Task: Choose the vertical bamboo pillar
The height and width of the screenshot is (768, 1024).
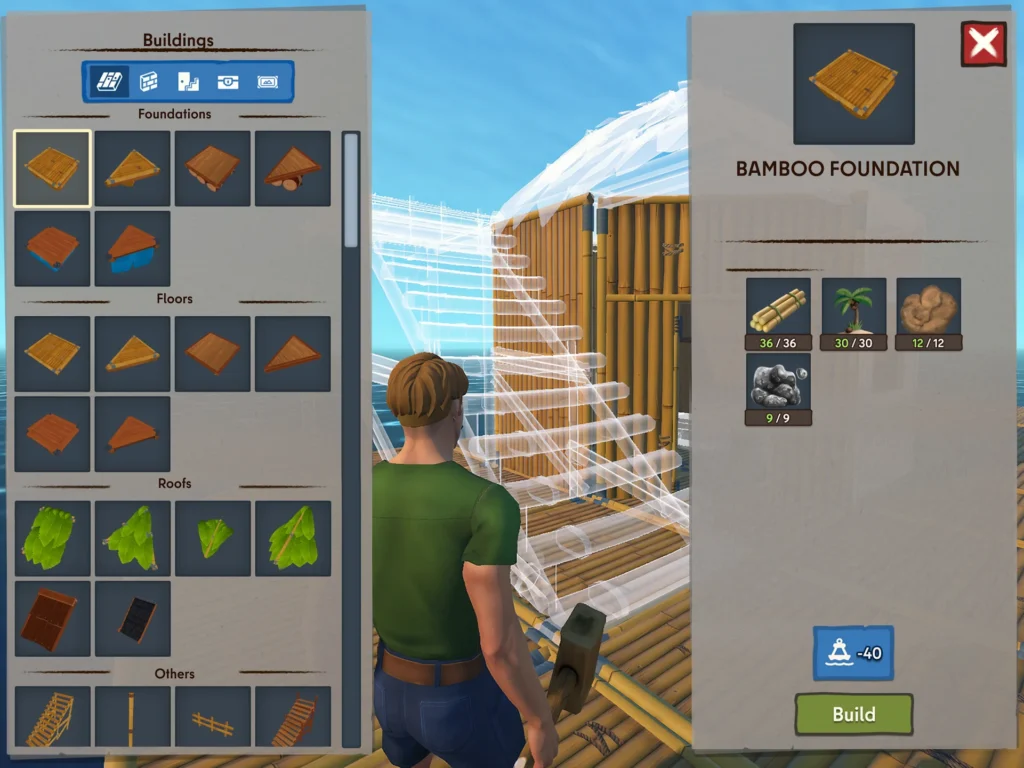Action: [x=132, y=718]
